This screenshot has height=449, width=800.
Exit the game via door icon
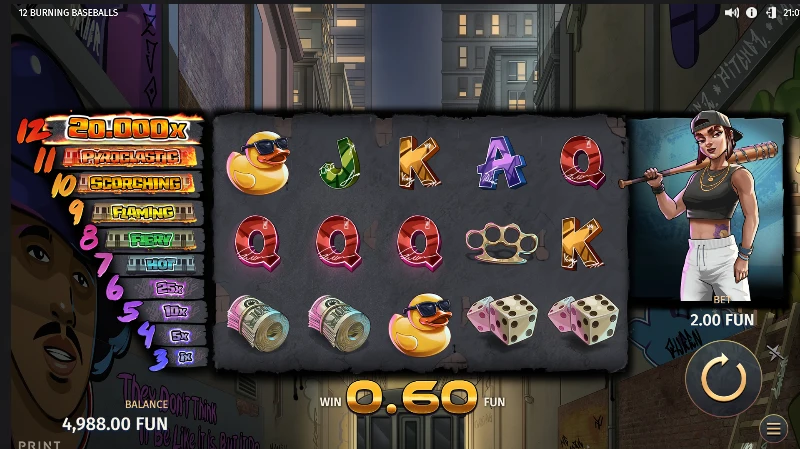(x=771, y=13)
